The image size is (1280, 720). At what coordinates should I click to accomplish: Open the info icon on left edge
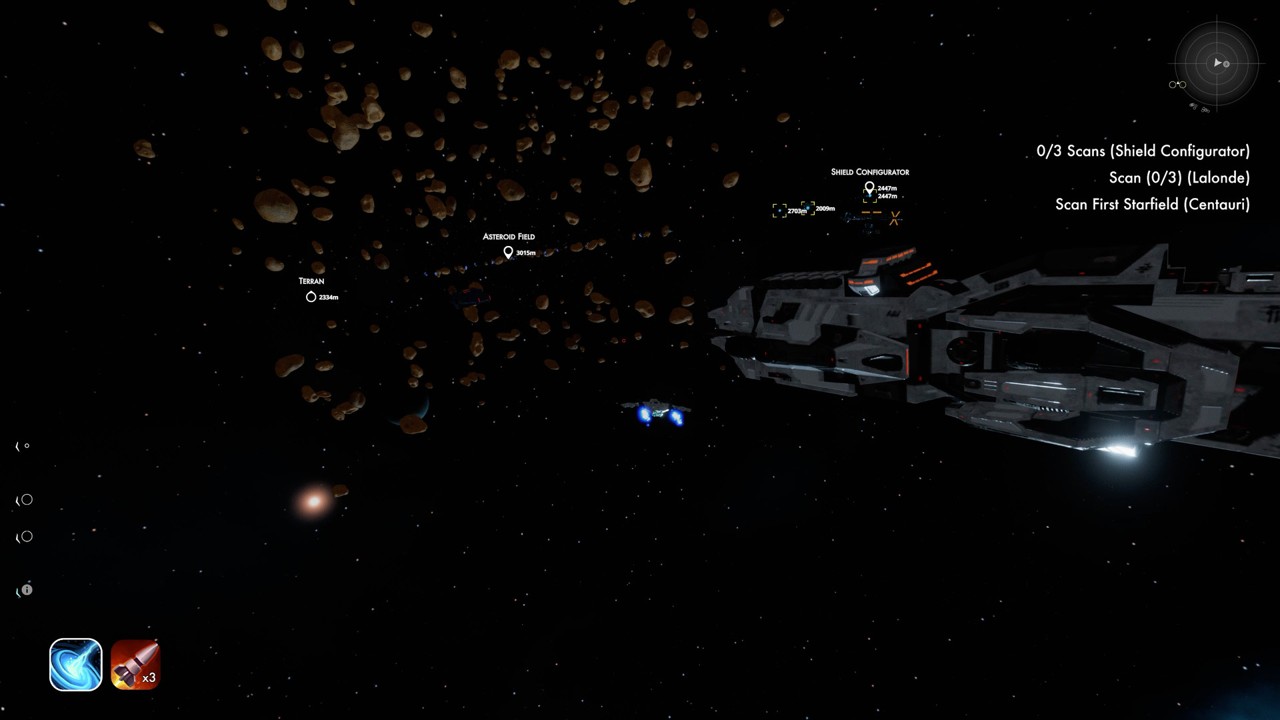coord(27,590)
